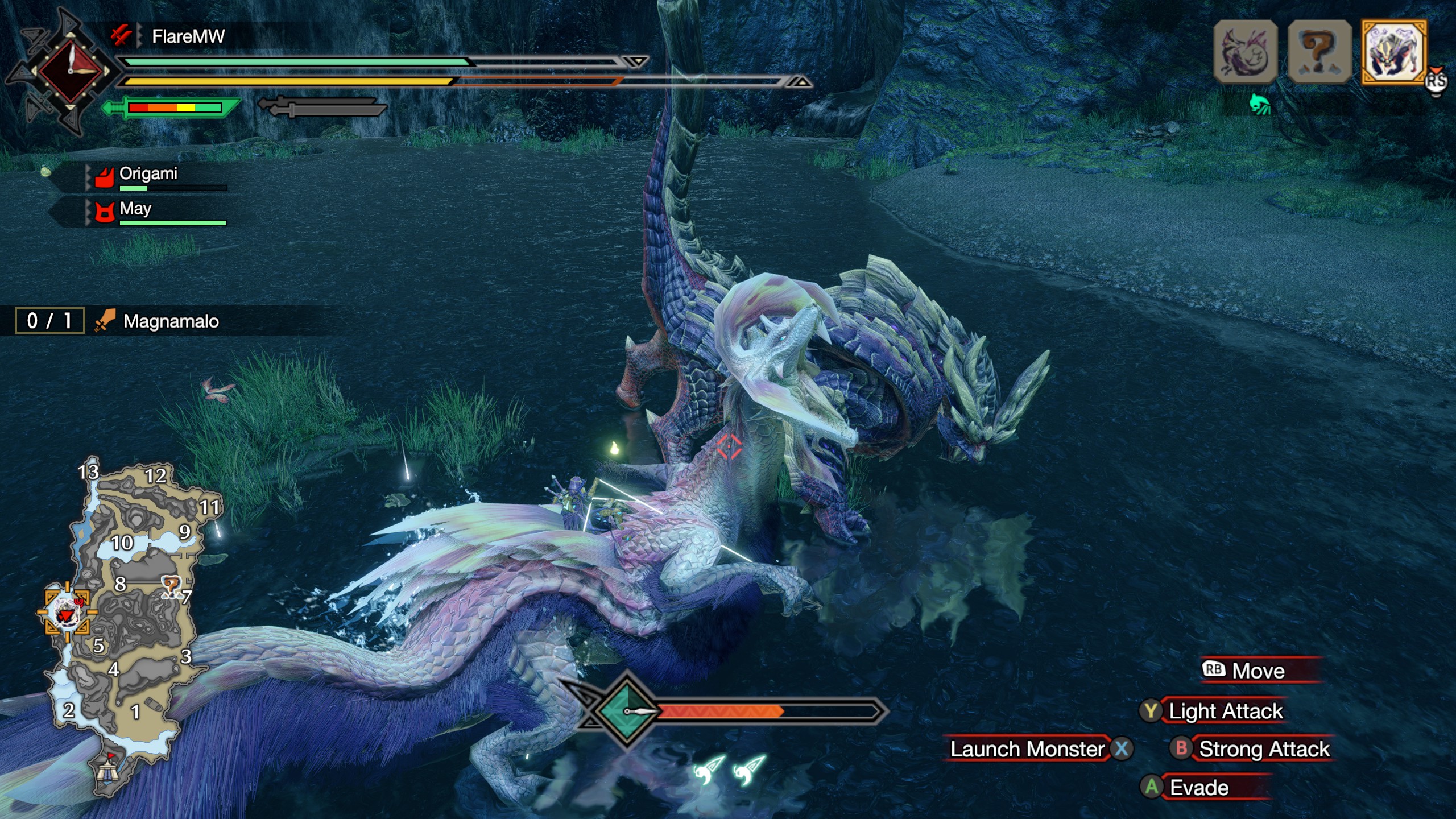Choose the Strong Attack action label
The width and height of the screenshot is (1456, 819).
1264,749
